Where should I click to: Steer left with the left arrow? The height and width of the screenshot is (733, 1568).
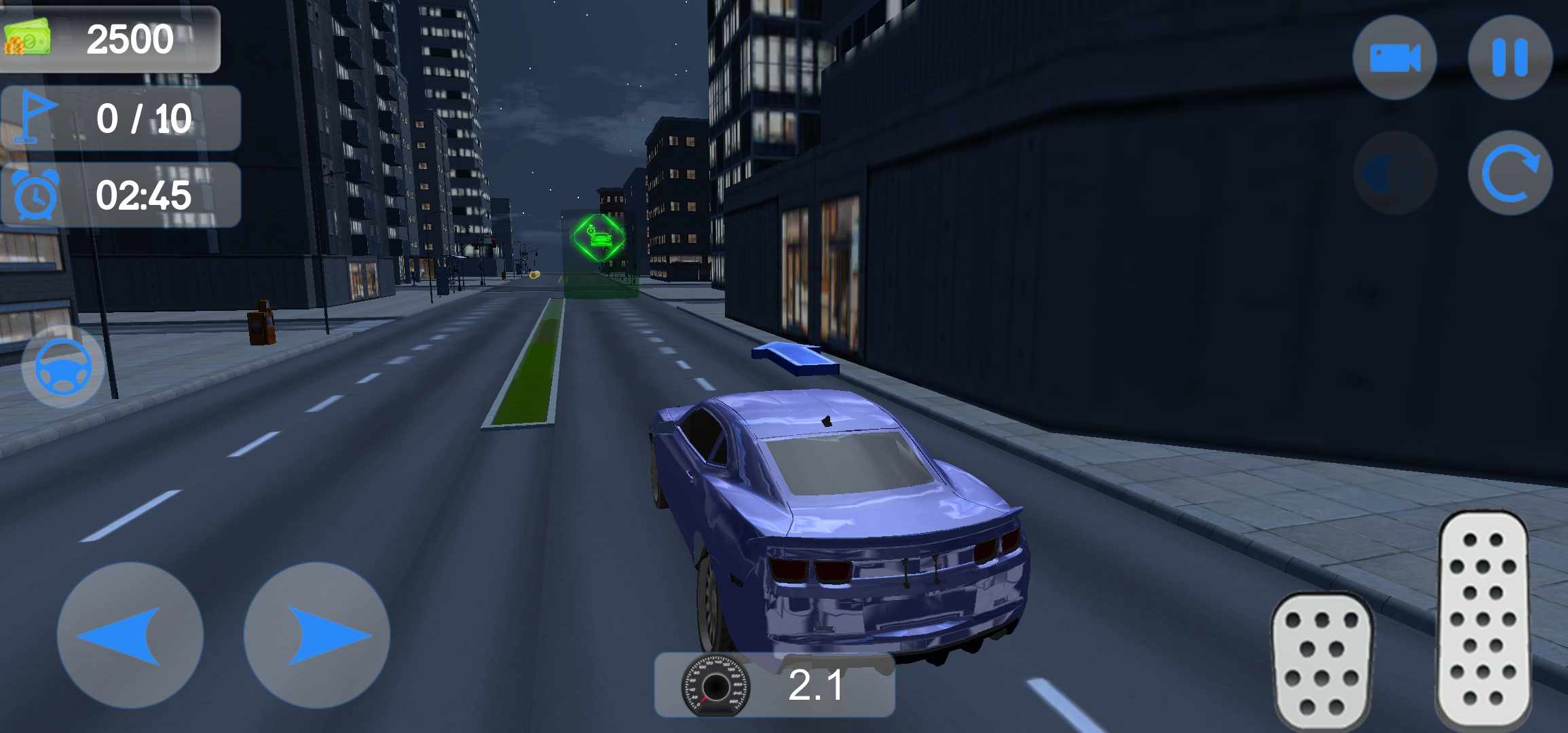click(x=130, y=635)
